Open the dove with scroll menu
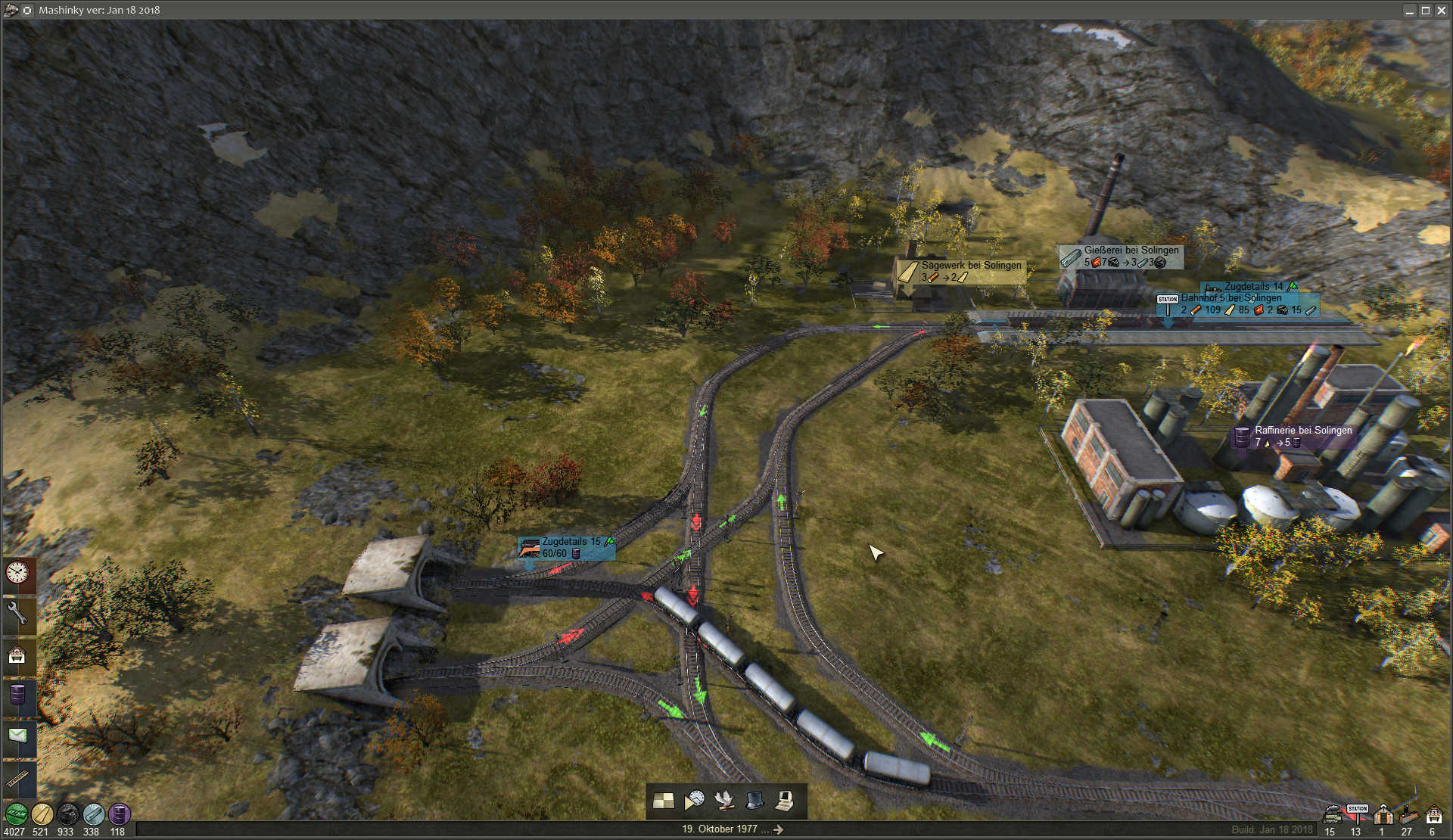Image resolution: width=1453 pixels, height=840 pixels. pyautogui.click(x=724, y=801)
